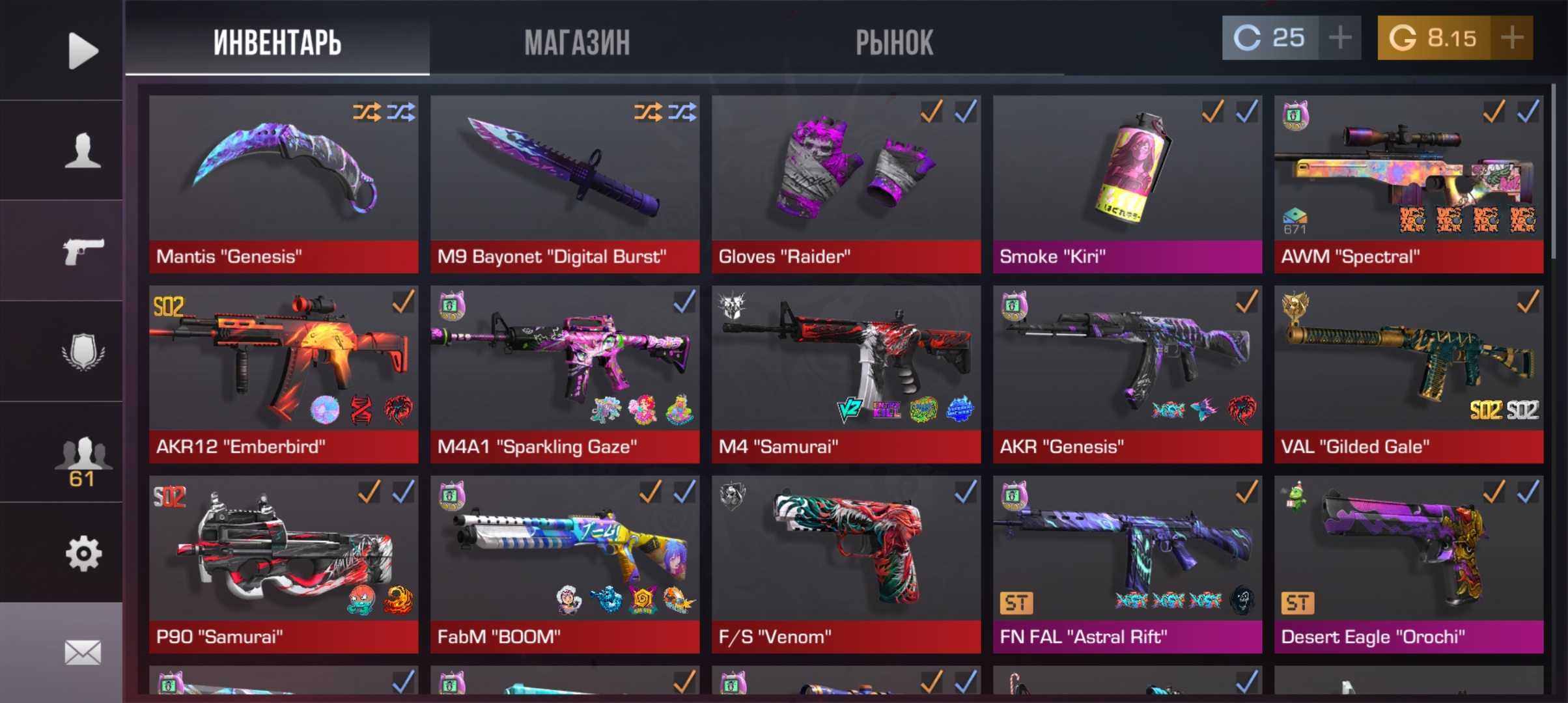Click the play arrow in the sidebar
This screenshot has width=1568, height=703.
click(83, 50)
